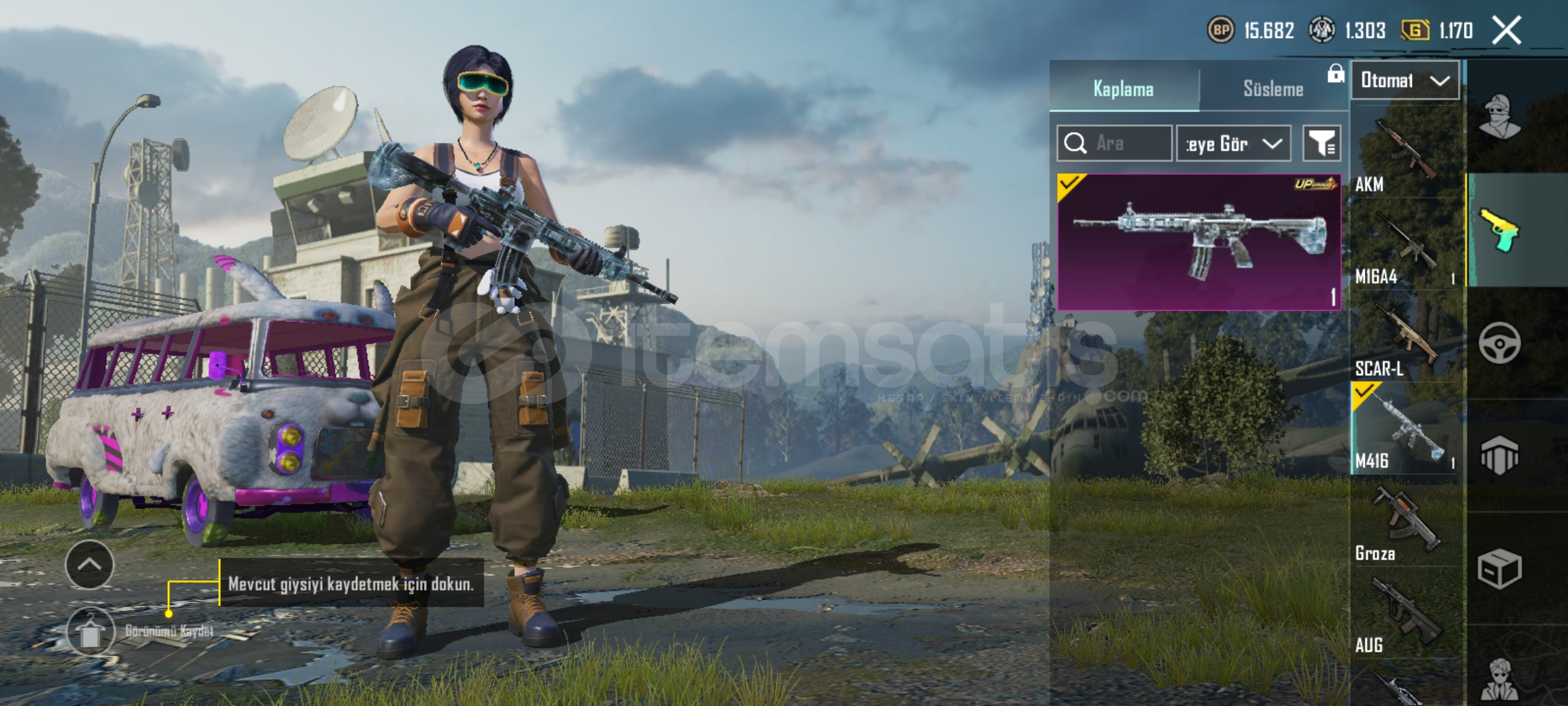The width and height of the screenshot is (1568, 706).
Task: Switch to the Kaplama tab
Action: click(x=1124, y=89)
